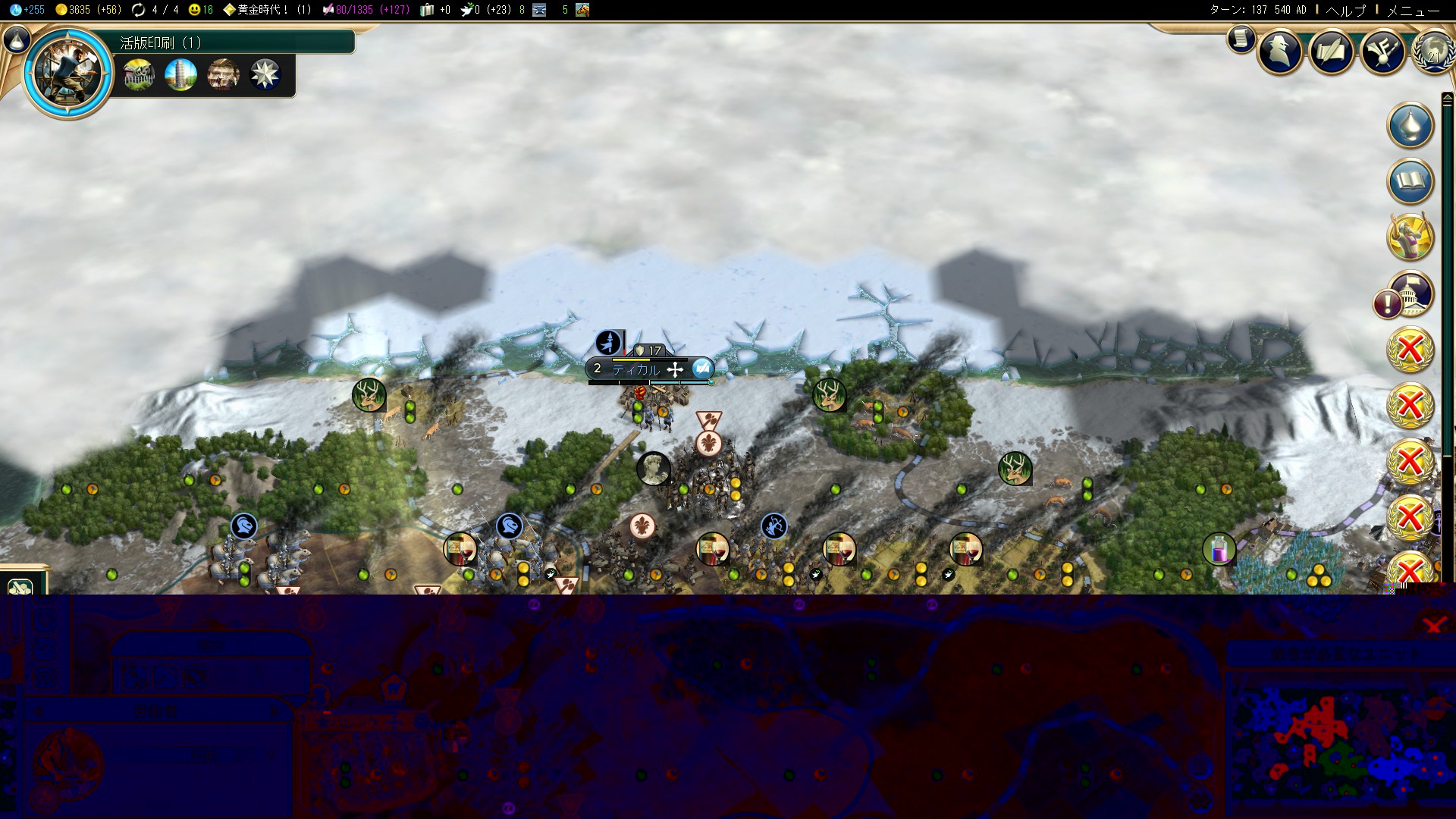Select the Leaning Tower wonder icon

pyautogui.click(x=180, y=75)
